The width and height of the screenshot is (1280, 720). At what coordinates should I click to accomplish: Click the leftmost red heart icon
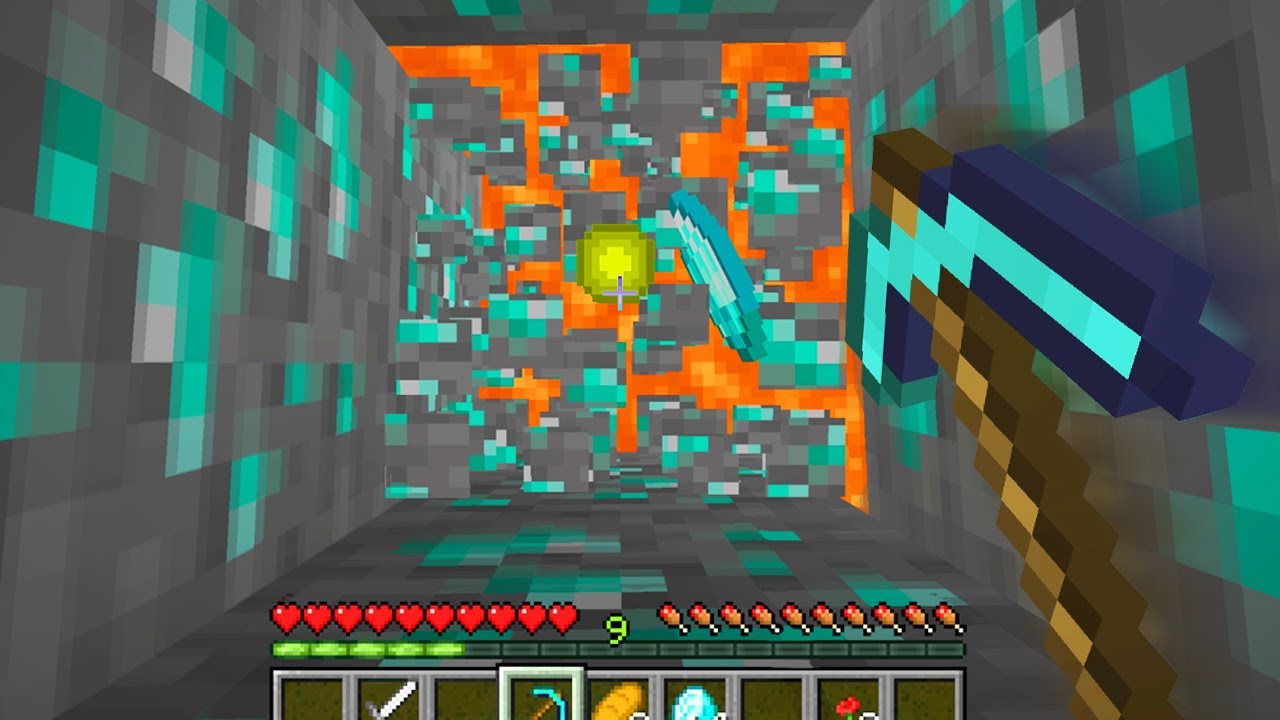tap(285, 618)
